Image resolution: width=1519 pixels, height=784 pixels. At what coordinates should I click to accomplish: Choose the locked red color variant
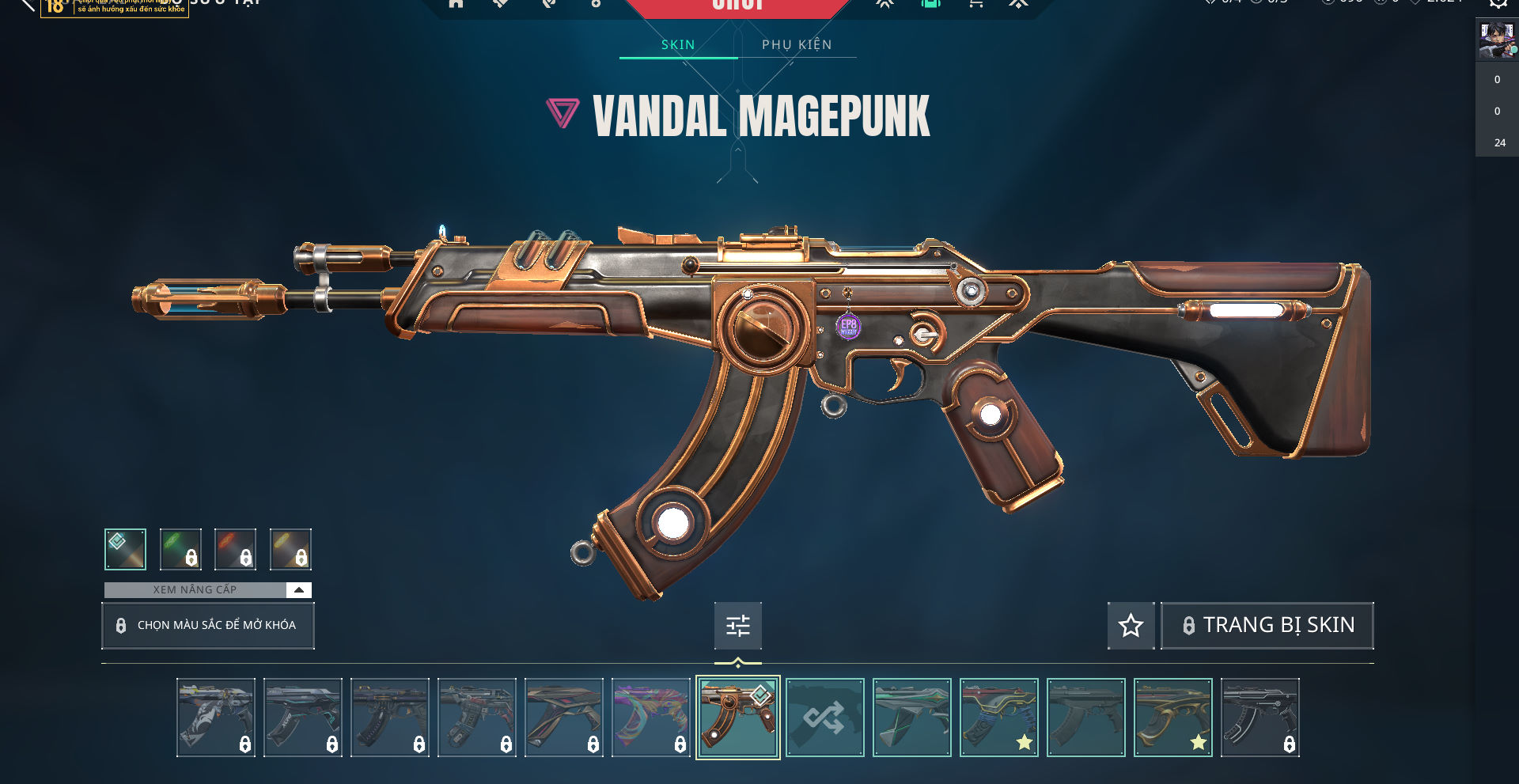coord(235,549)
